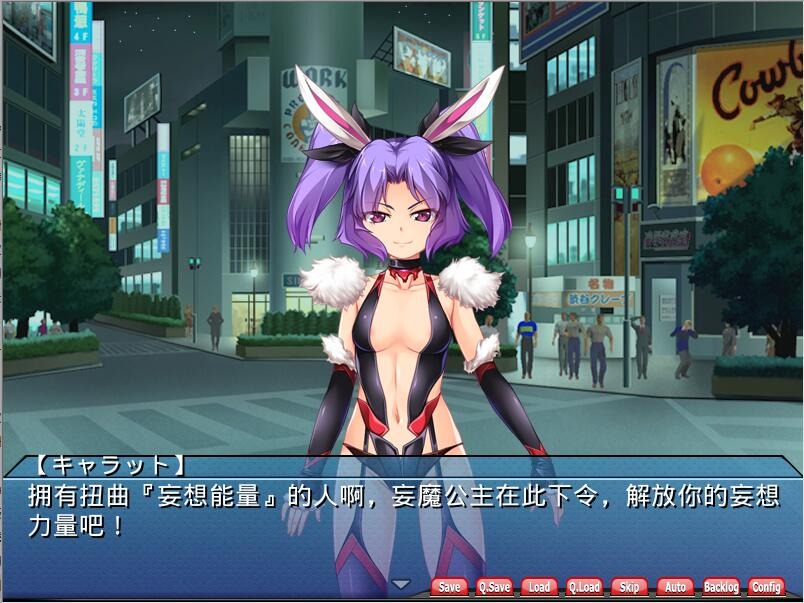Open the Load menu
The height and width of the screenshot is (603, 804).
point(539,587)
